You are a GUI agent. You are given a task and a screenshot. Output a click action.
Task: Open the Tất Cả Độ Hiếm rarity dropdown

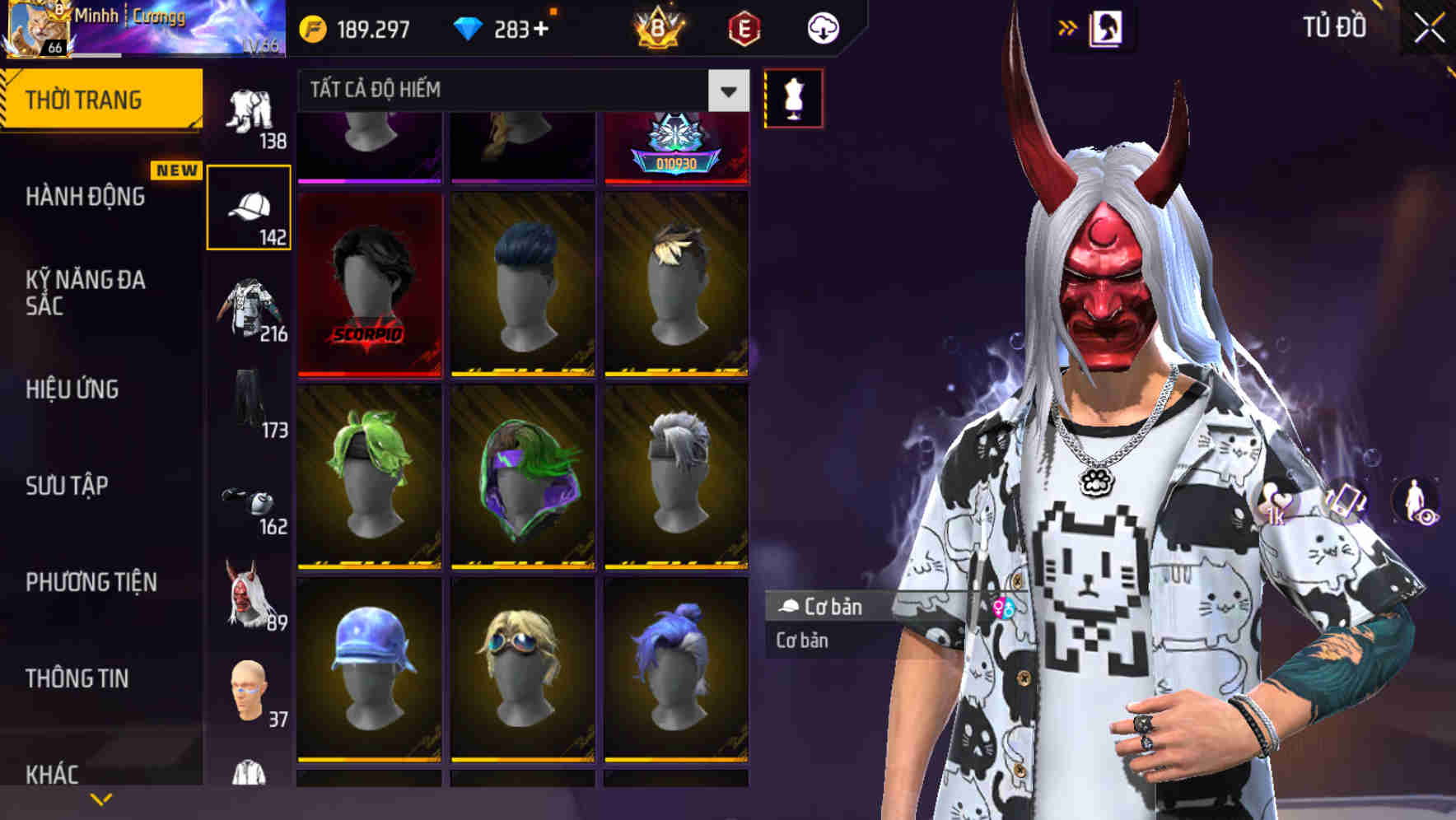519,91
